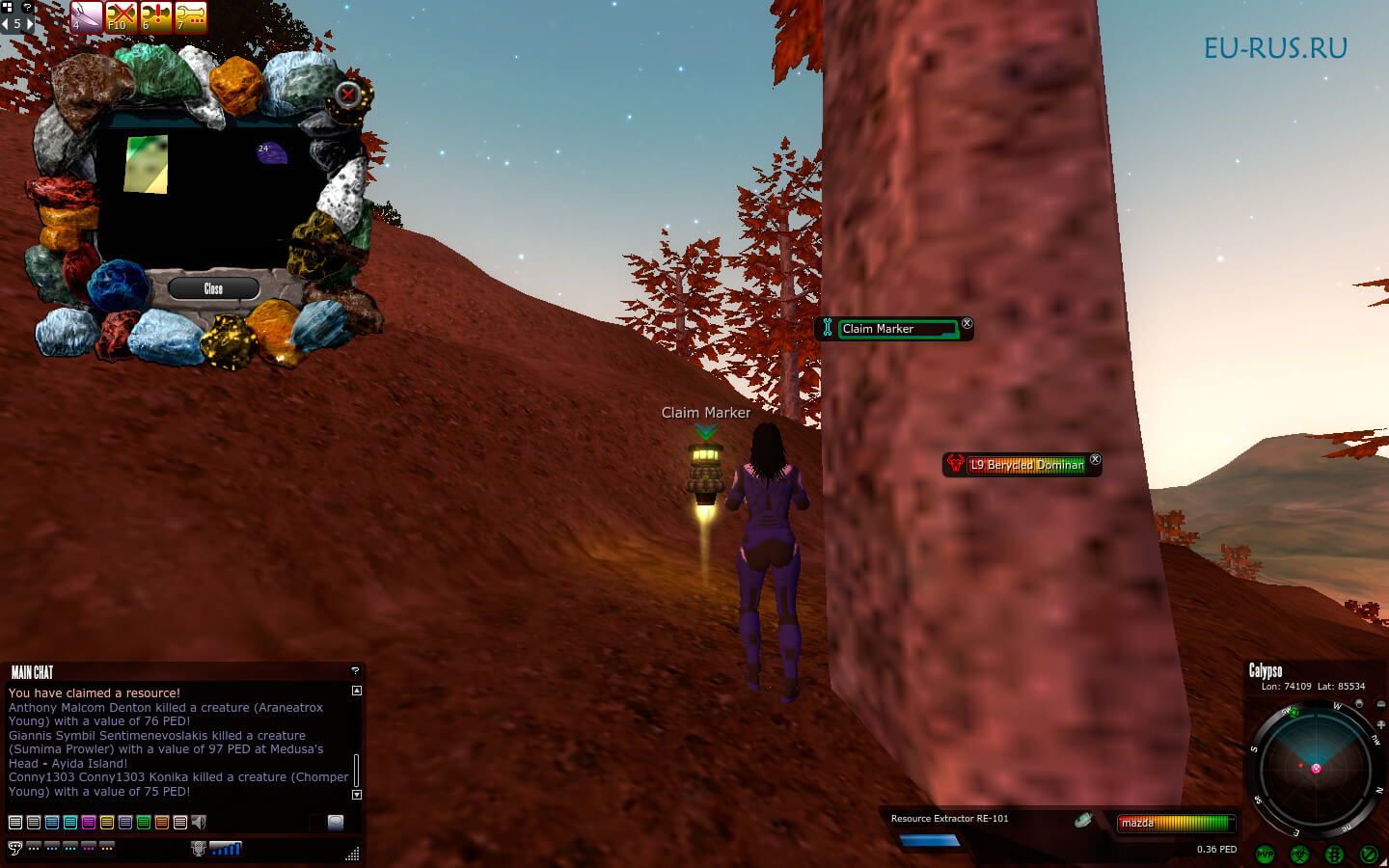
Task: Toggle the voice chat microphone
Action: point(199,849)
